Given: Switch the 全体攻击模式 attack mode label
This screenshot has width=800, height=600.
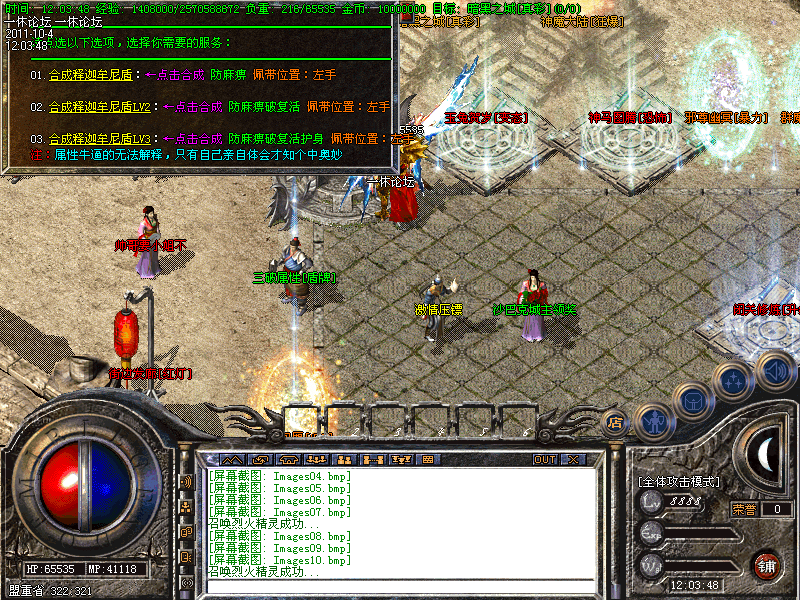Looking at the screenshot, I should [x=679, y=482].
